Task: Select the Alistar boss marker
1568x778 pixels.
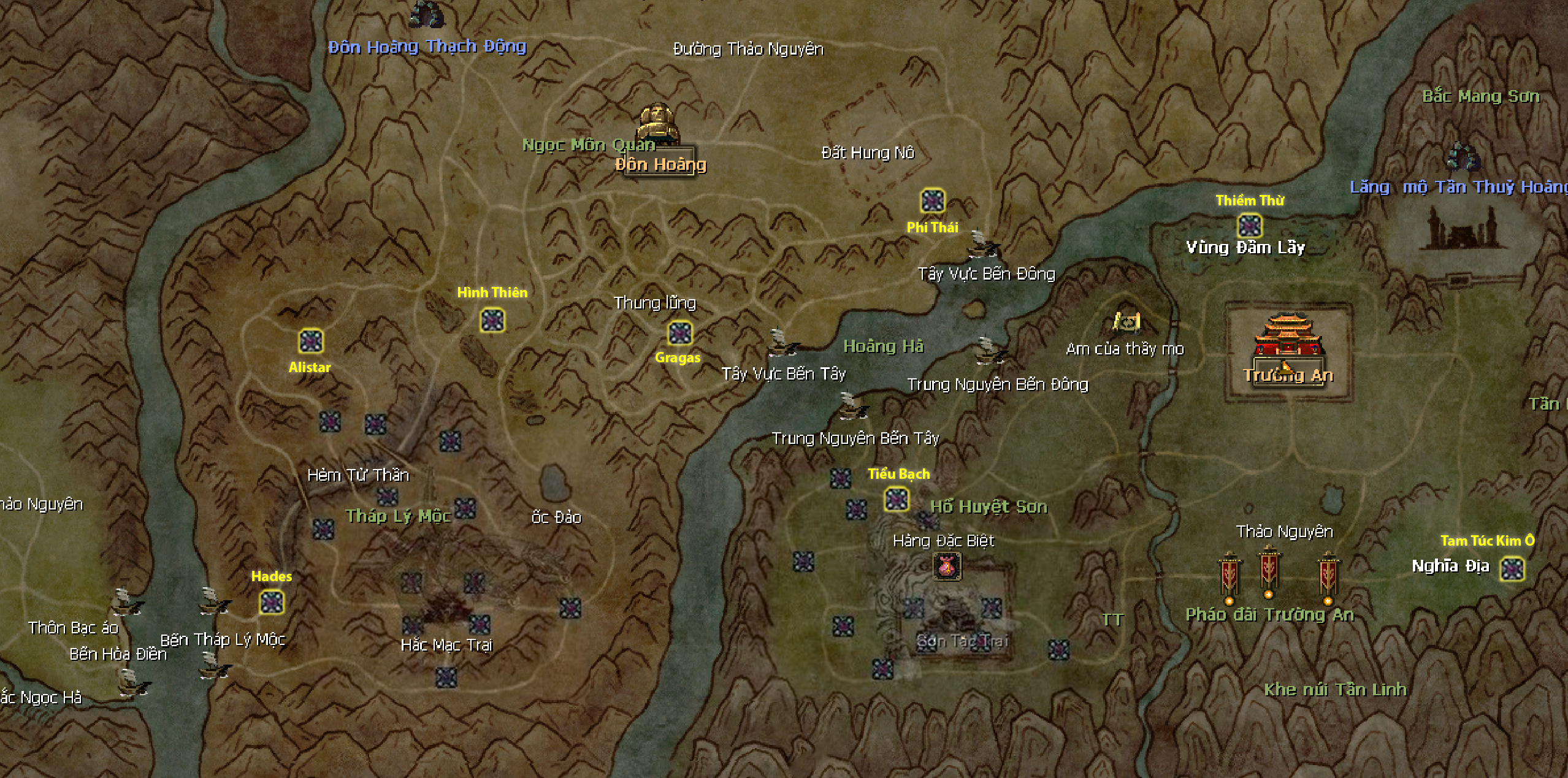Action: [311, 341]
